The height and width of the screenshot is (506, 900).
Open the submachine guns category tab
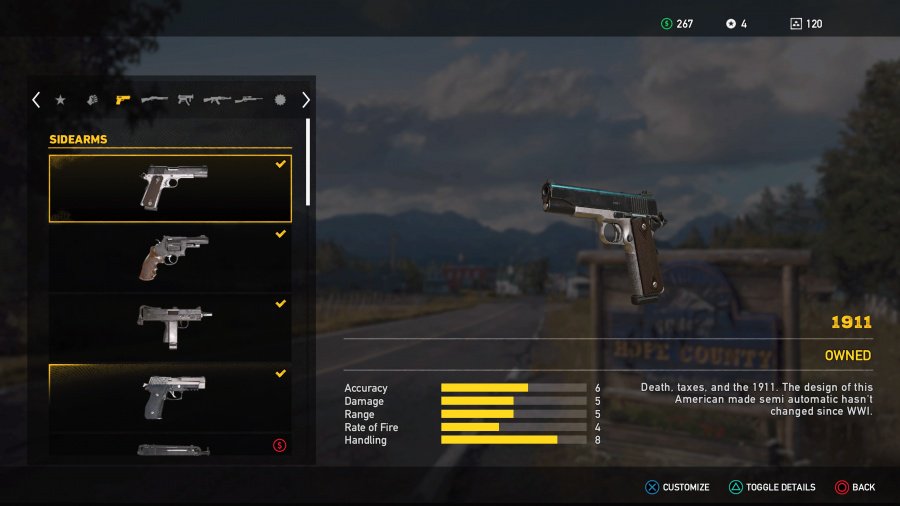[x=185, y=100]
